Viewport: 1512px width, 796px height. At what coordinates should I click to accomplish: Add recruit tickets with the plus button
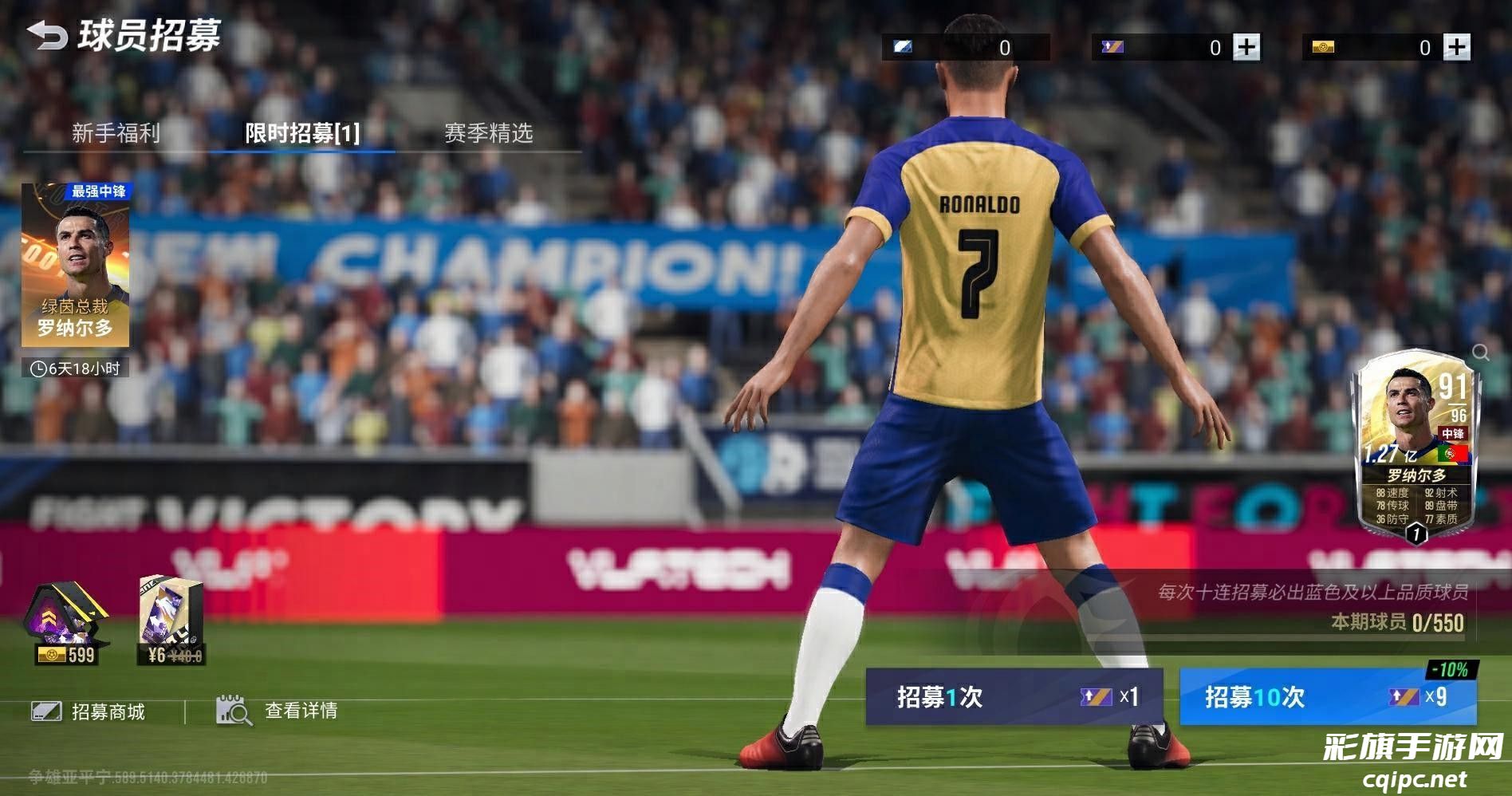tap(1246, 47)
